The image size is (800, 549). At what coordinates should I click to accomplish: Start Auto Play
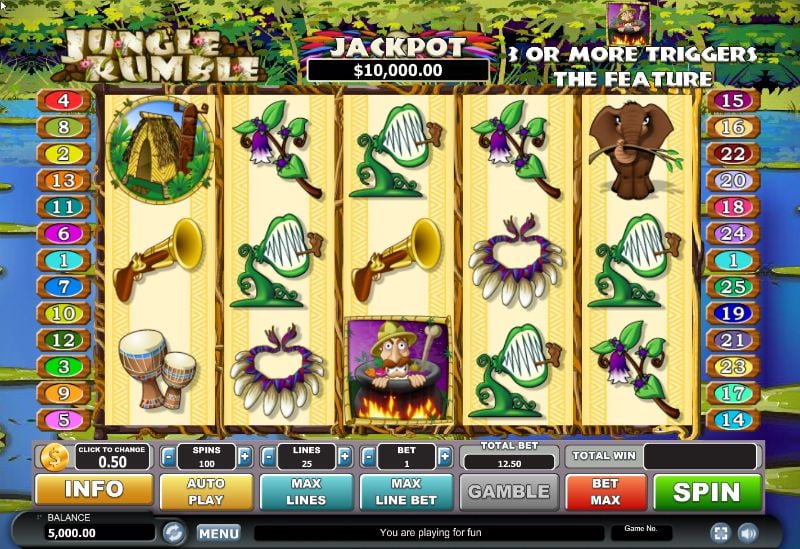point(205,491)
